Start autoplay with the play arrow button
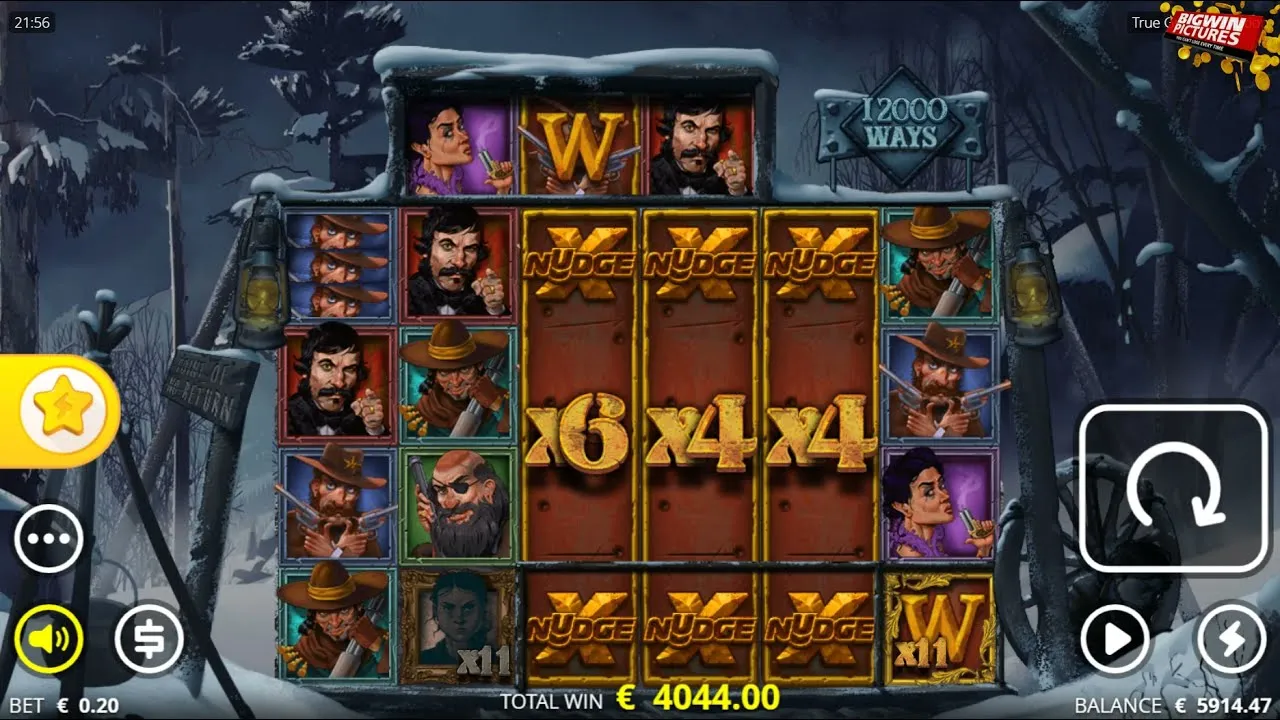Screen dimensions: 1280x720 (x=1115, y=638)
